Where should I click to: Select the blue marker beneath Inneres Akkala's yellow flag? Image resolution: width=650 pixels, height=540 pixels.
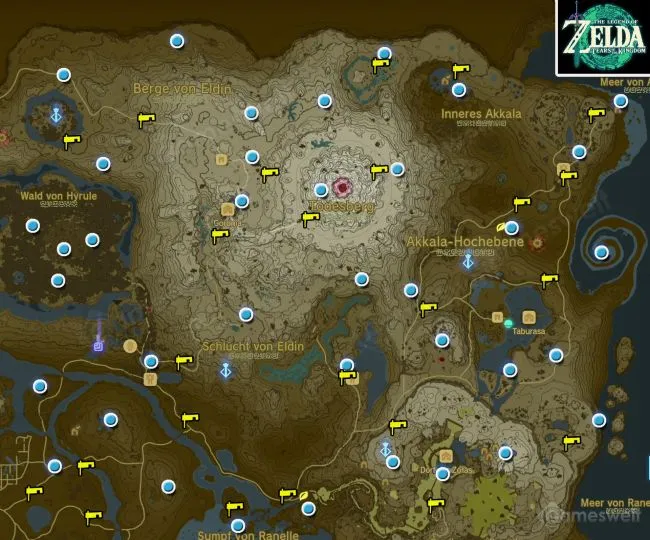[459, 90]
